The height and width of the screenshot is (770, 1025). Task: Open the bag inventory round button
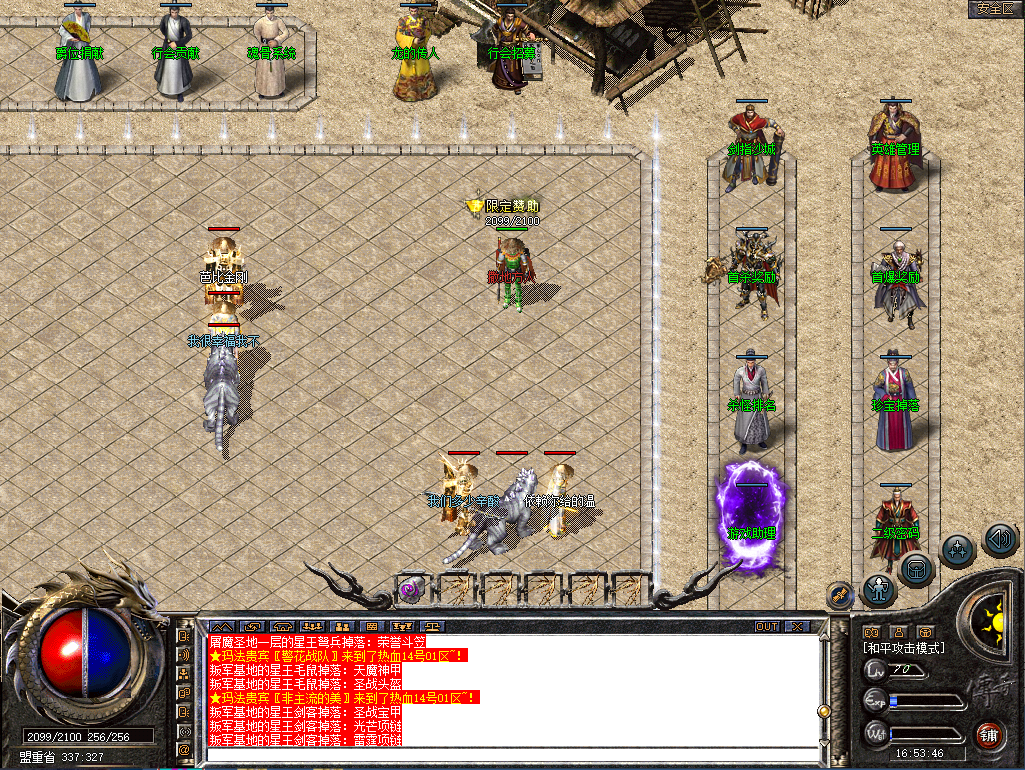916,570
